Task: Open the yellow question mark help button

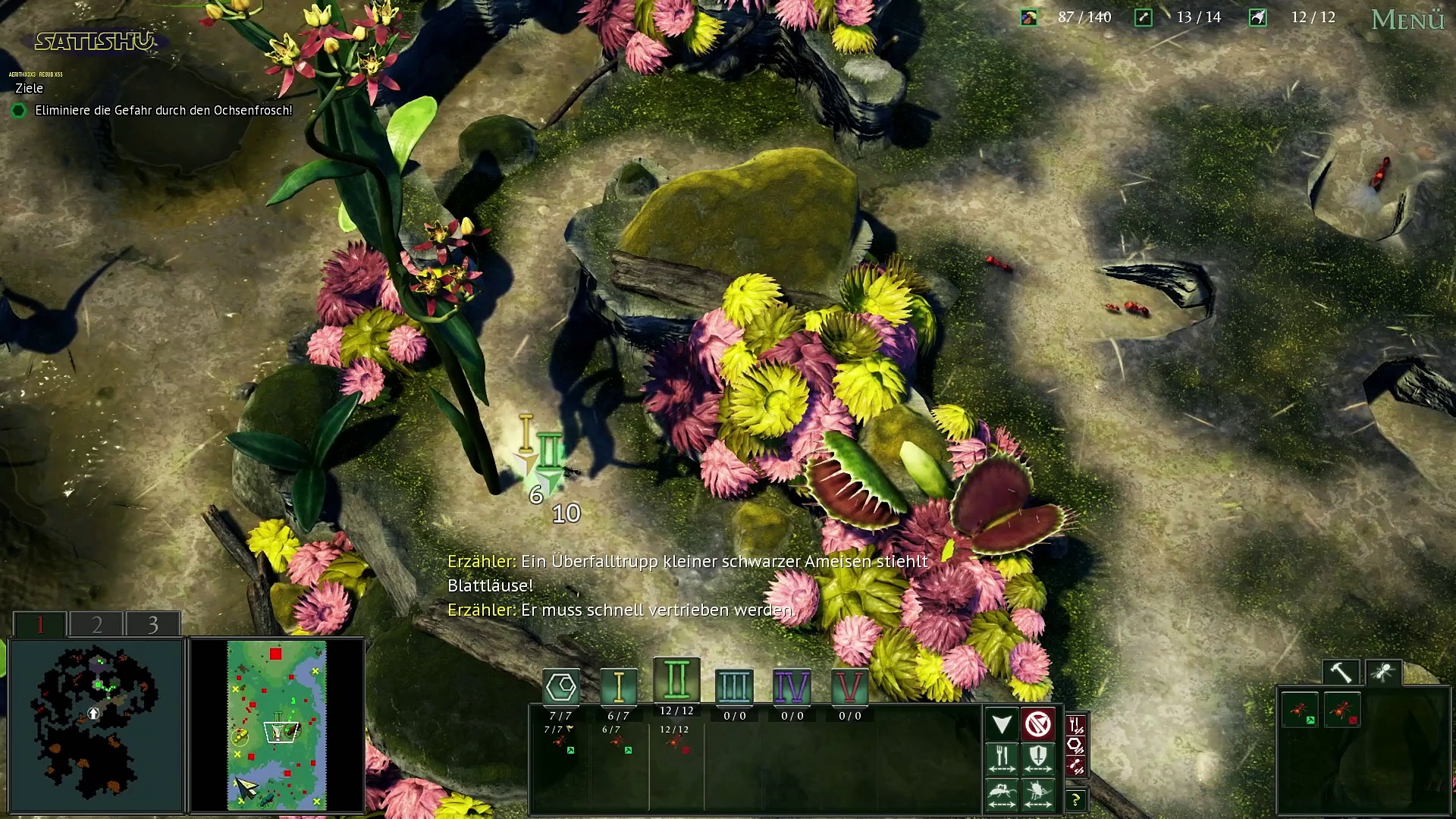Action: [1075, 800]
